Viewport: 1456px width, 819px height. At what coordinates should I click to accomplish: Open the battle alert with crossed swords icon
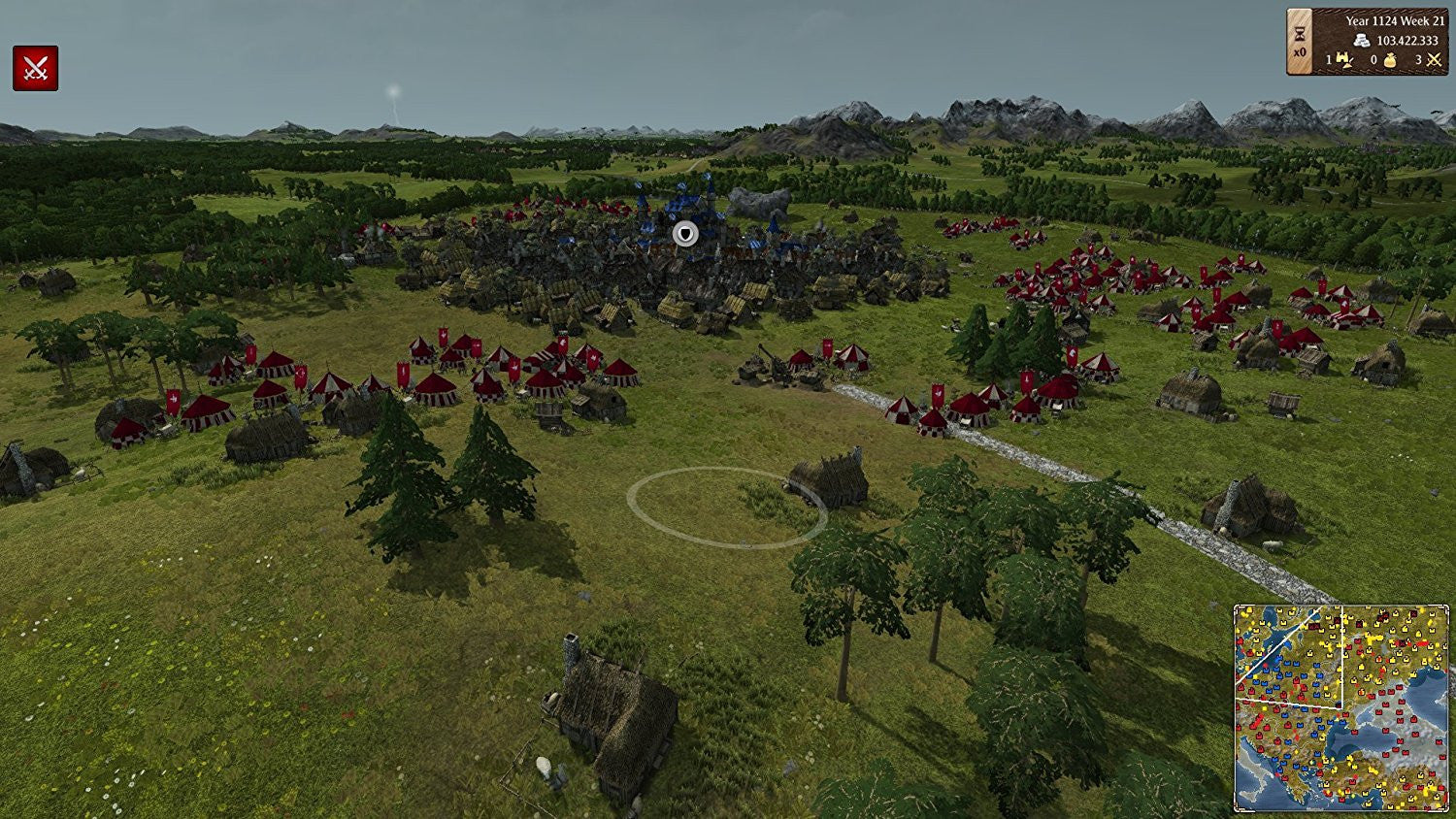pos(34,67)
